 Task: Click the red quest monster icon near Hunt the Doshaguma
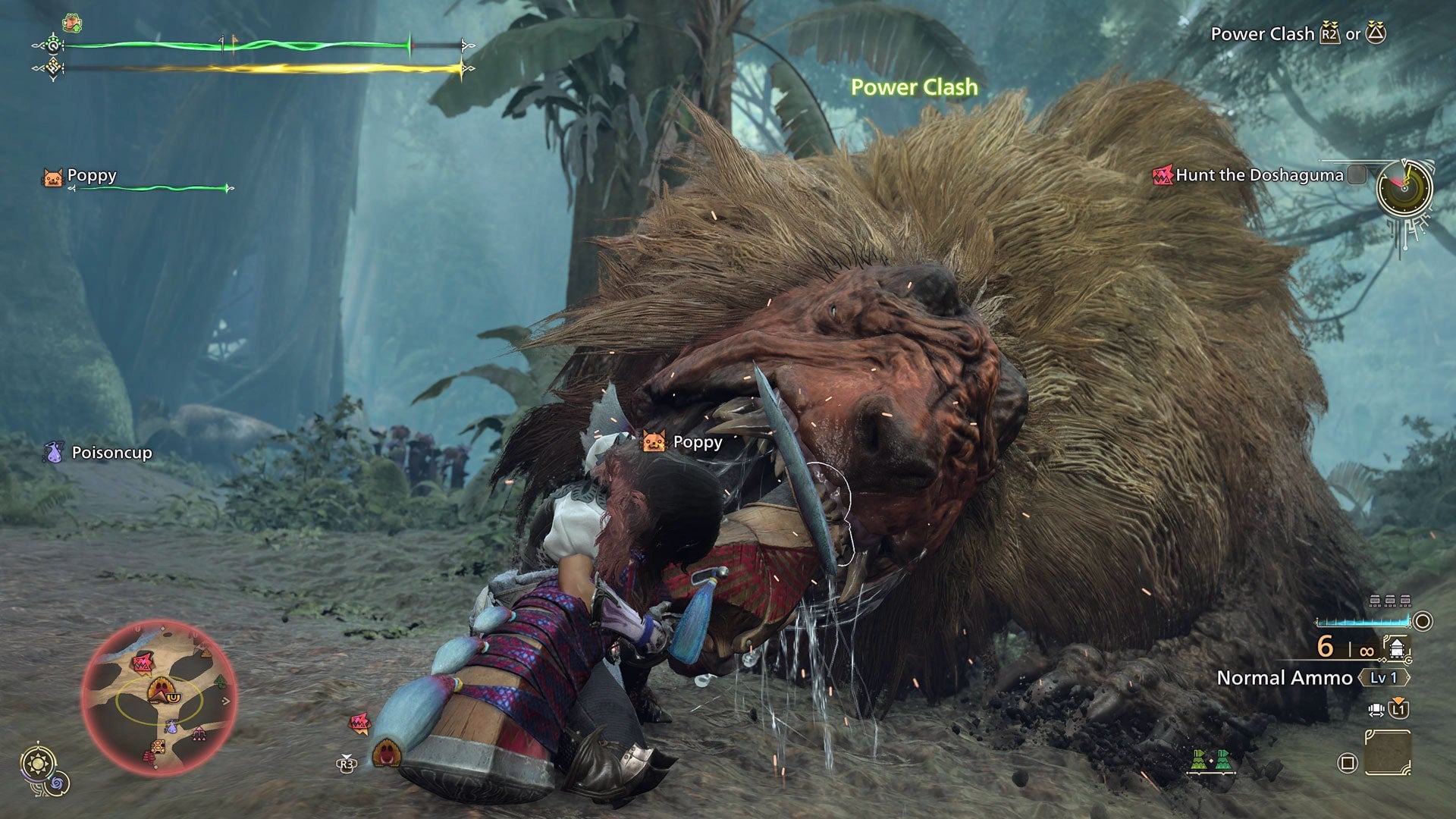point(1162,174)
